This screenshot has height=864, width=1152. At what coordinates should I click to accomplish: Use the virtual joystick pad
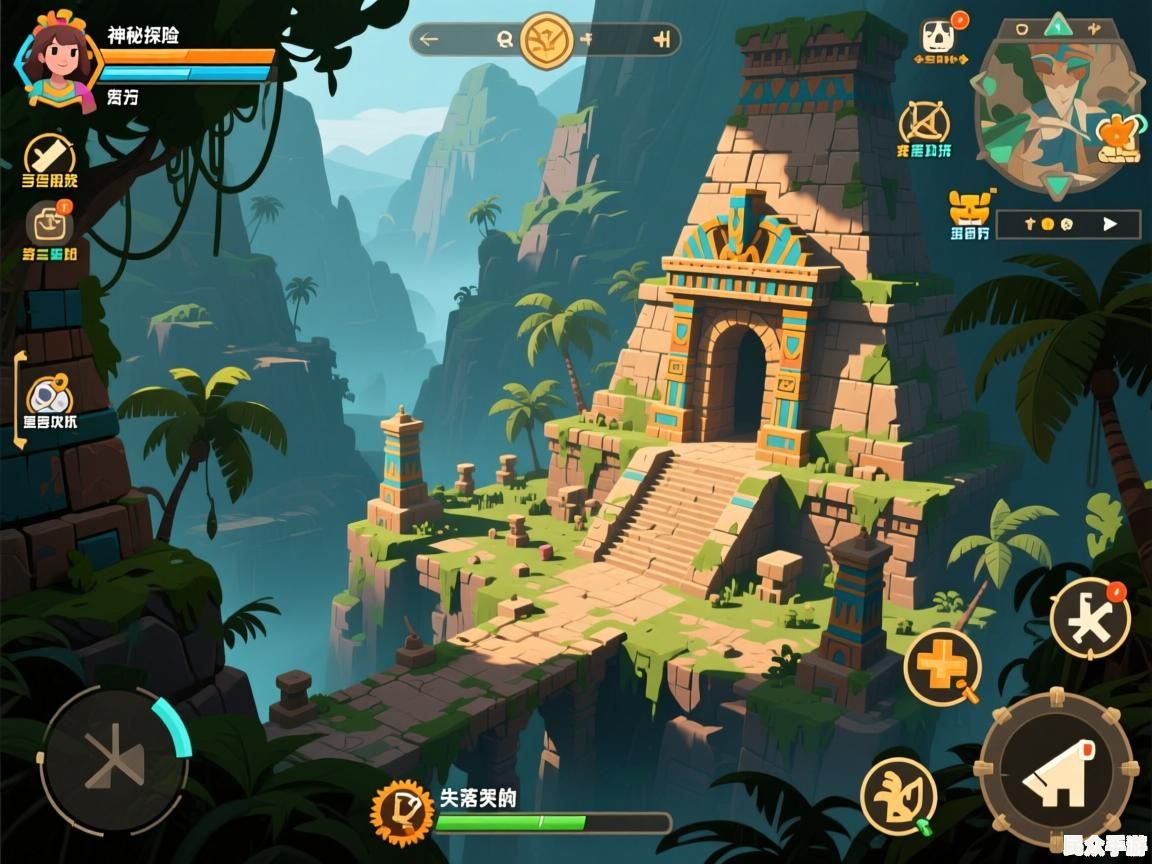click(x=114, y=758)
